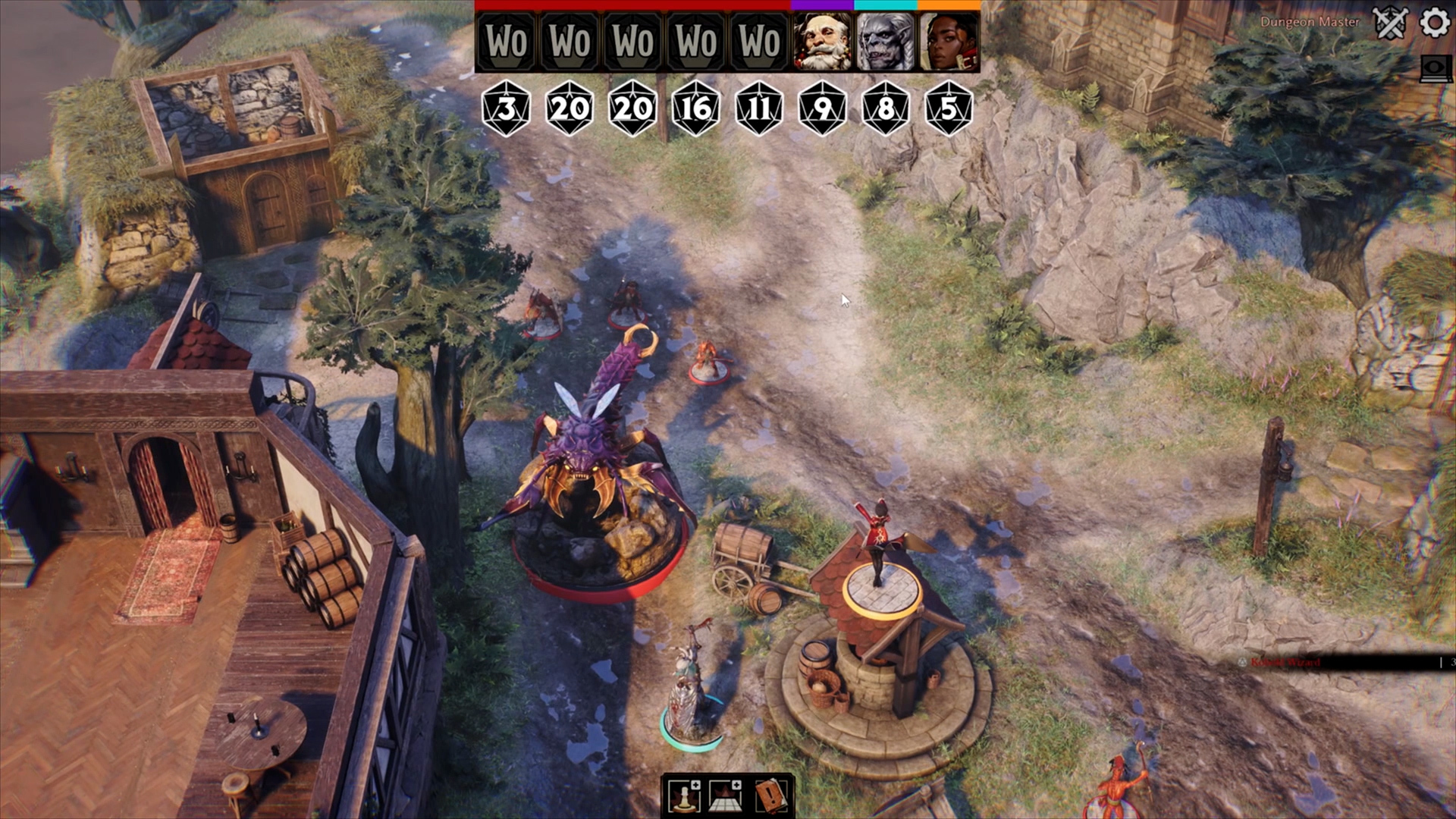
Task: Click the initiative die showing 3
Action: pyautogui.click(x=507, y=108)
